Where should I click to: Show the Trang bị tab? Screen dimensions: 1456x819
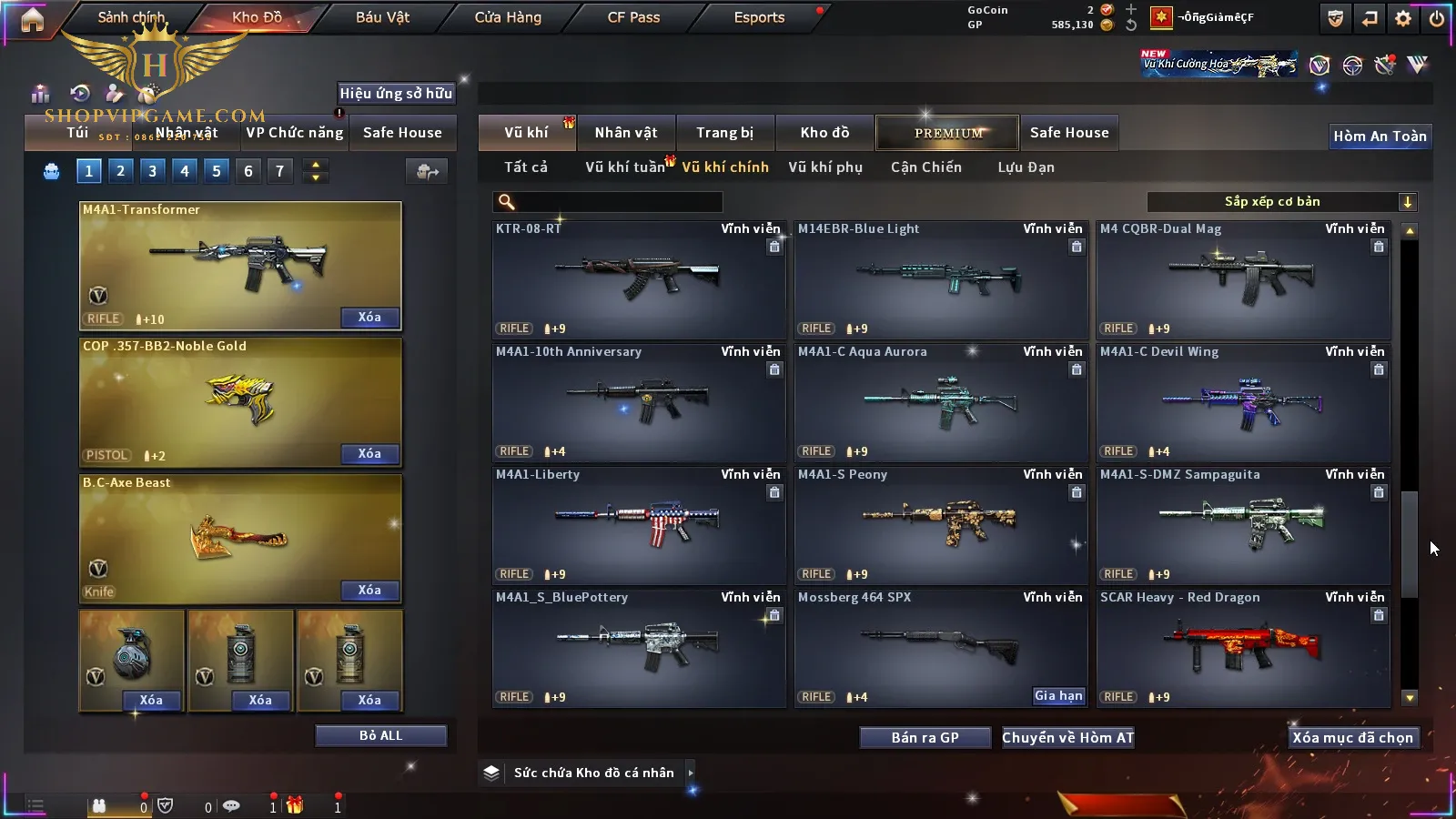(724, 133)
